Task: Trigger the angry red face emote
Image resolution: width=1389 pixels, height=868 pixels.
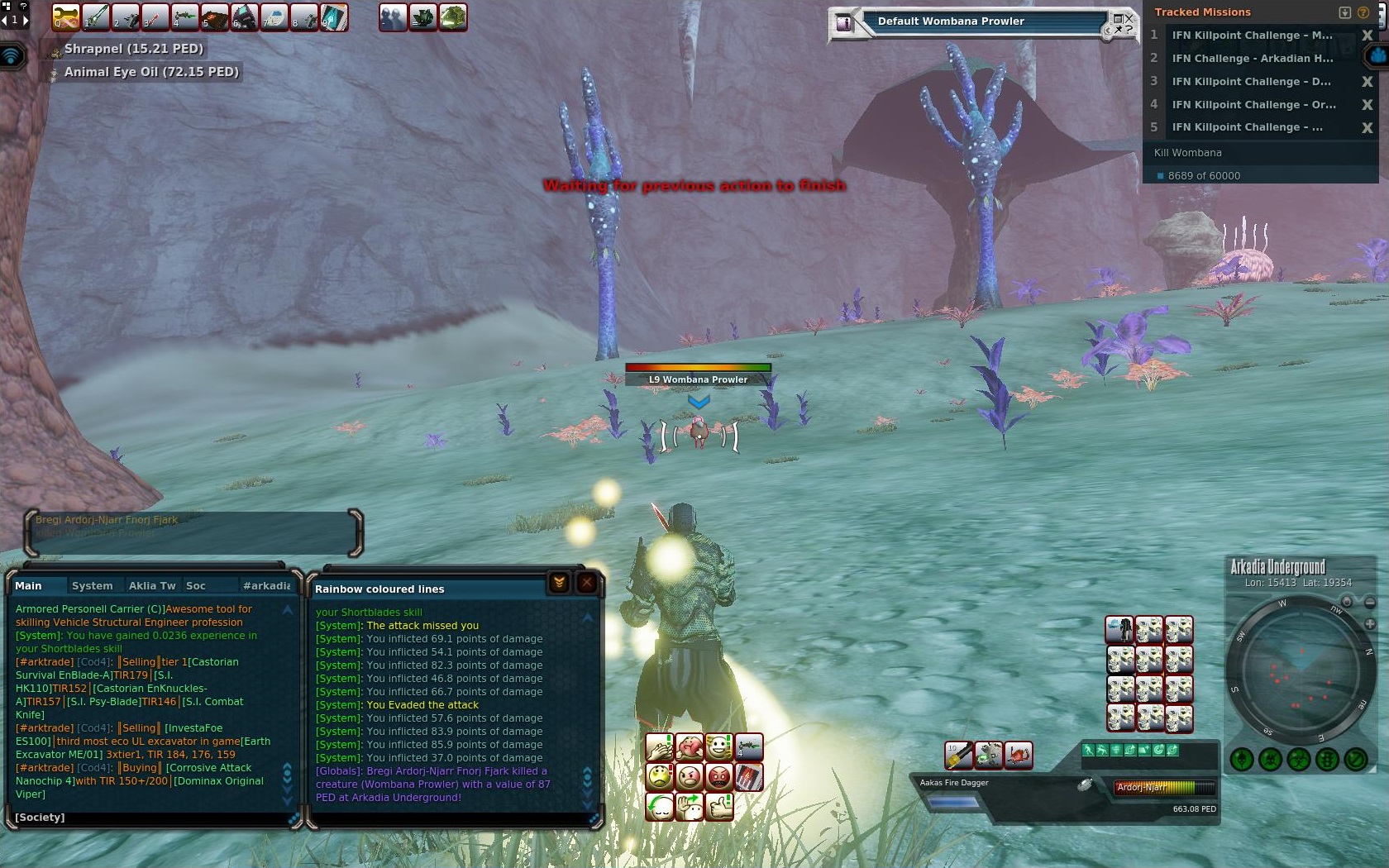Action: click(718, 776)
